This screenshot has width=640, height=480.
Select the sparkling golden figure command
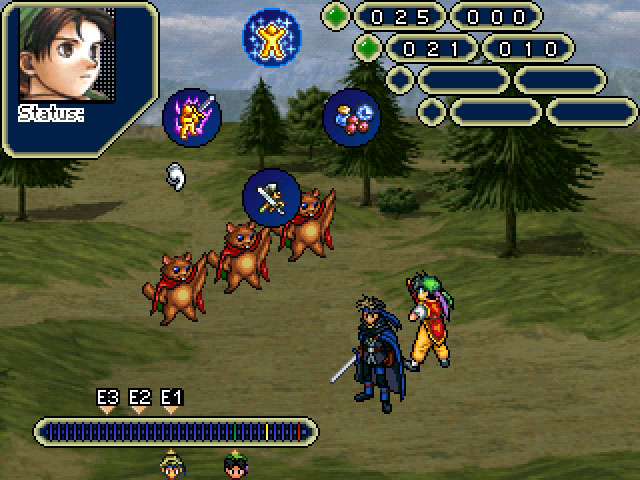pyautogui.click(x=271, y=36)
